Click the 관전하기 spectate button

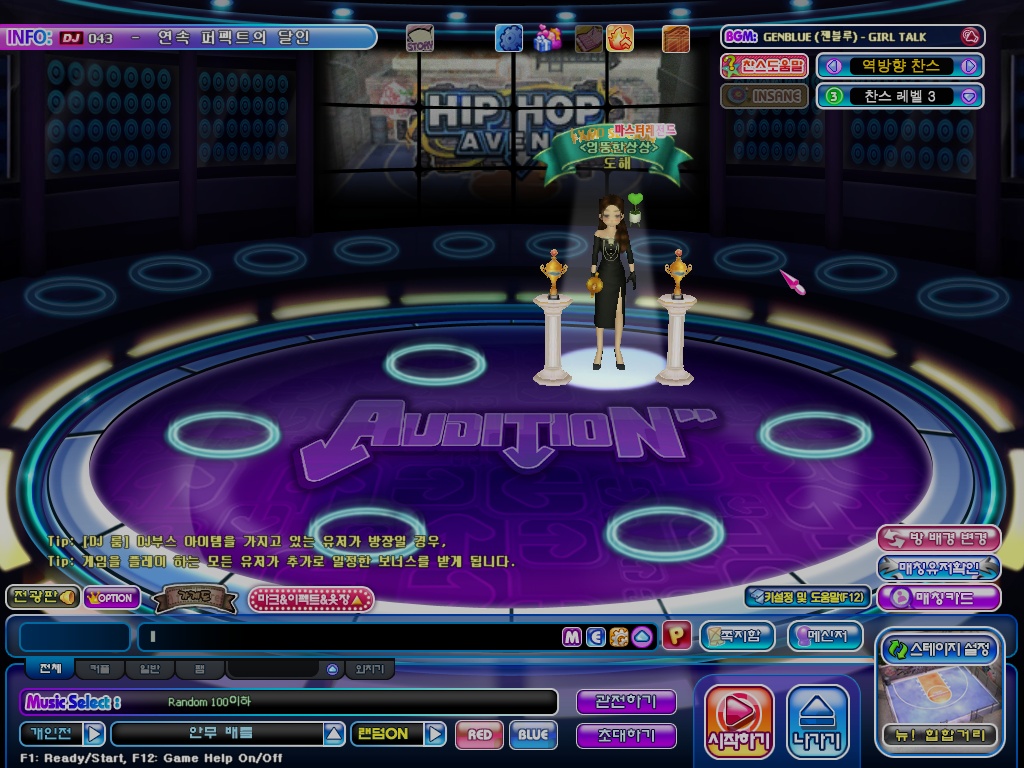pyautogui.click(x=626, y=702)
